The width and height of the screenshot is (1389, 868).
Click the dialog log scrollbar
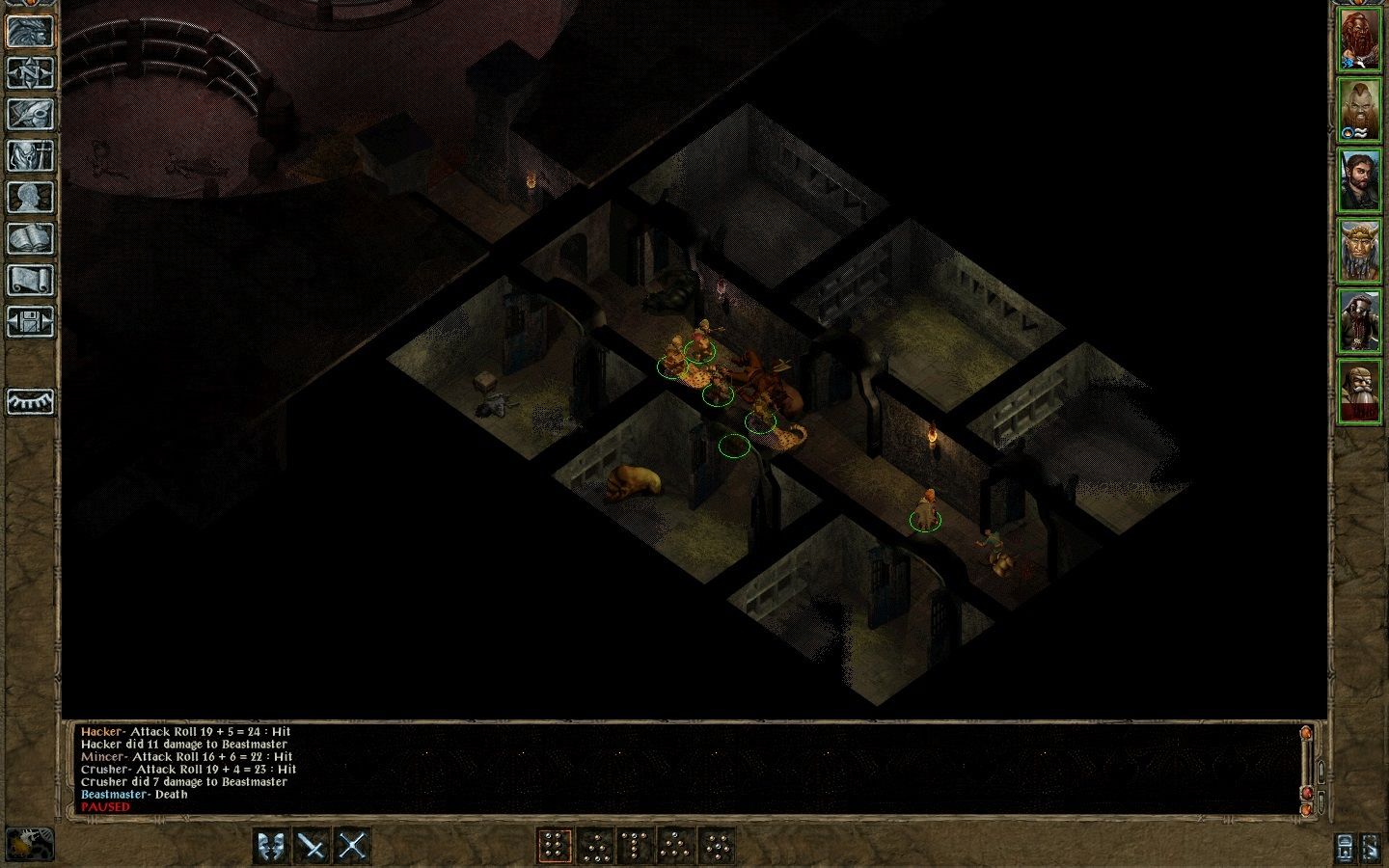point(1307,767)
